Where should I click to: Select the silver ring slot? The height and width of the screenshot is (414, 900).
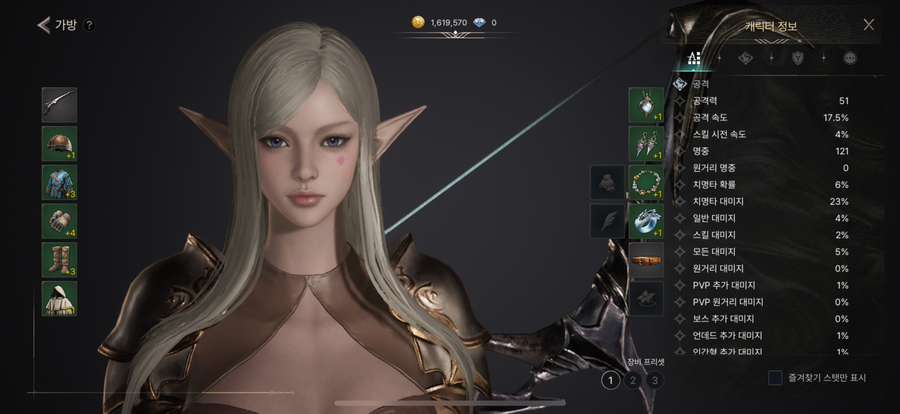click(x=646, y=221)
